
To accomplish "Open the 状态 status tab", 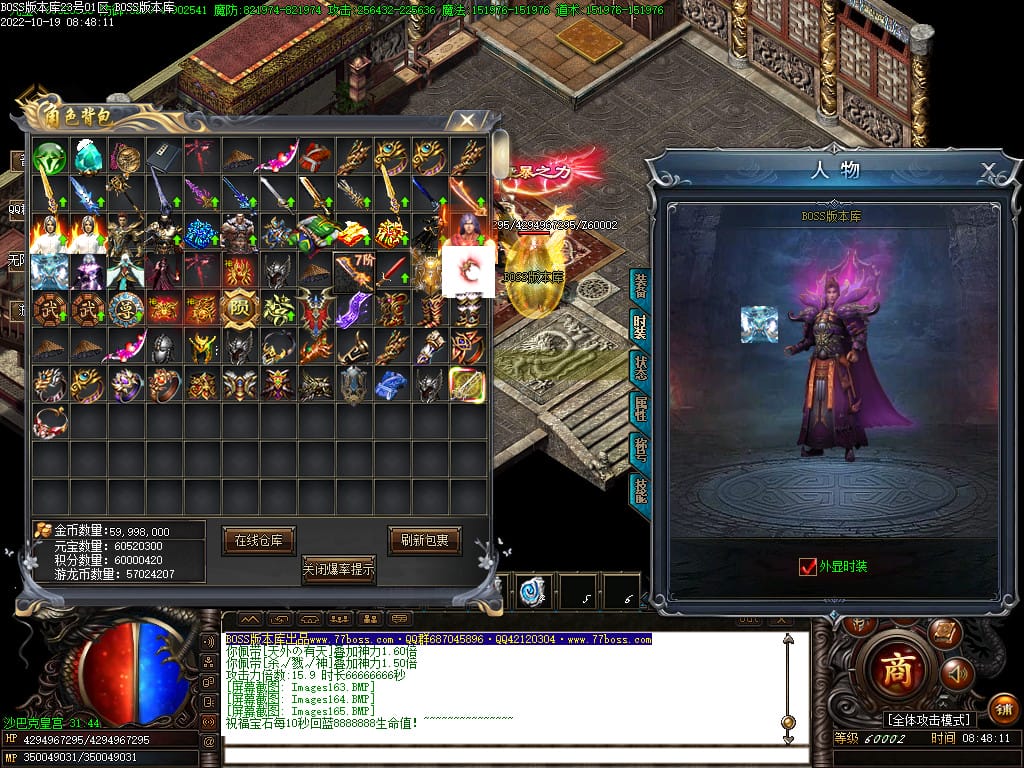I will pyautogui.click(x=639, y=369).
